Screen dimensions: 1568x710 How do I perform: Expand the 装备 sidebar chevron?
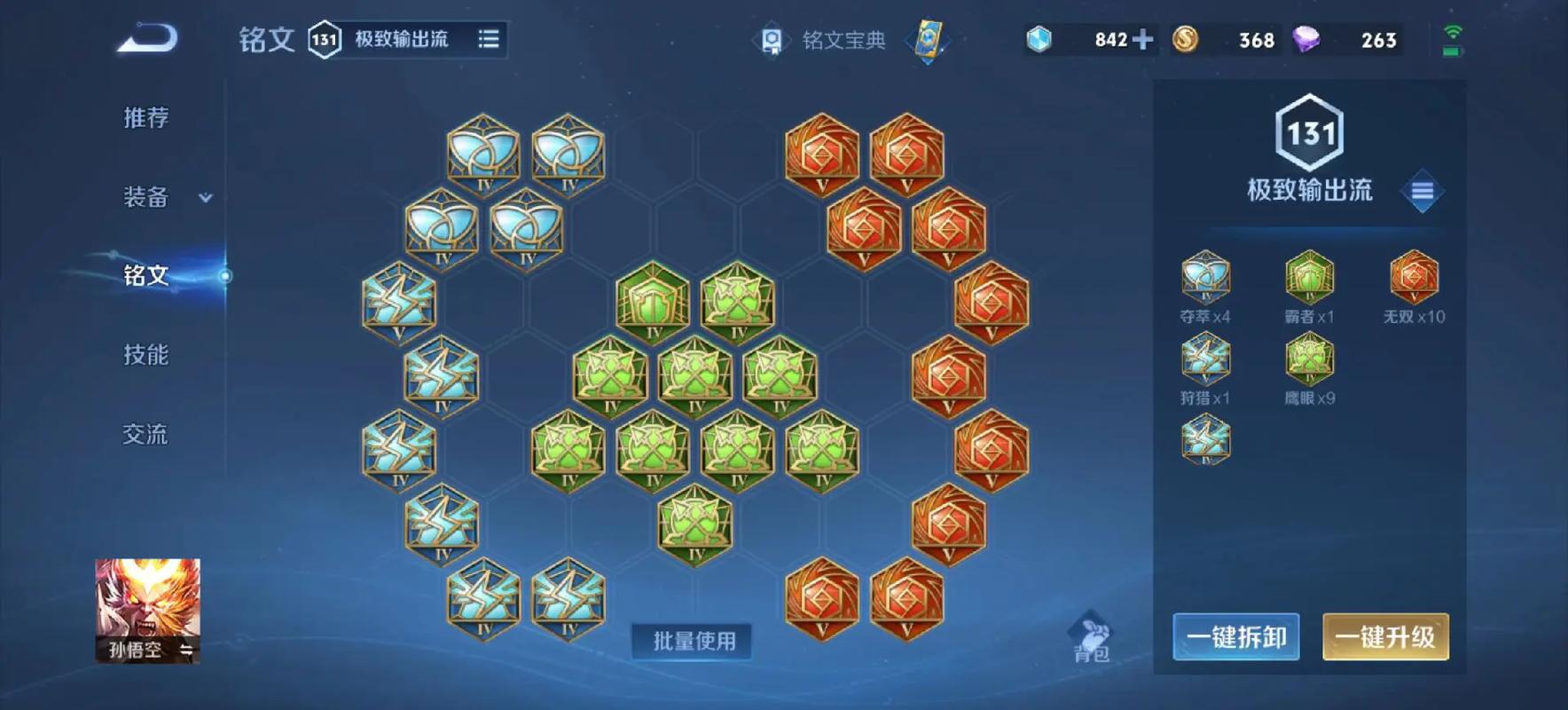click(x=204, y=199)
